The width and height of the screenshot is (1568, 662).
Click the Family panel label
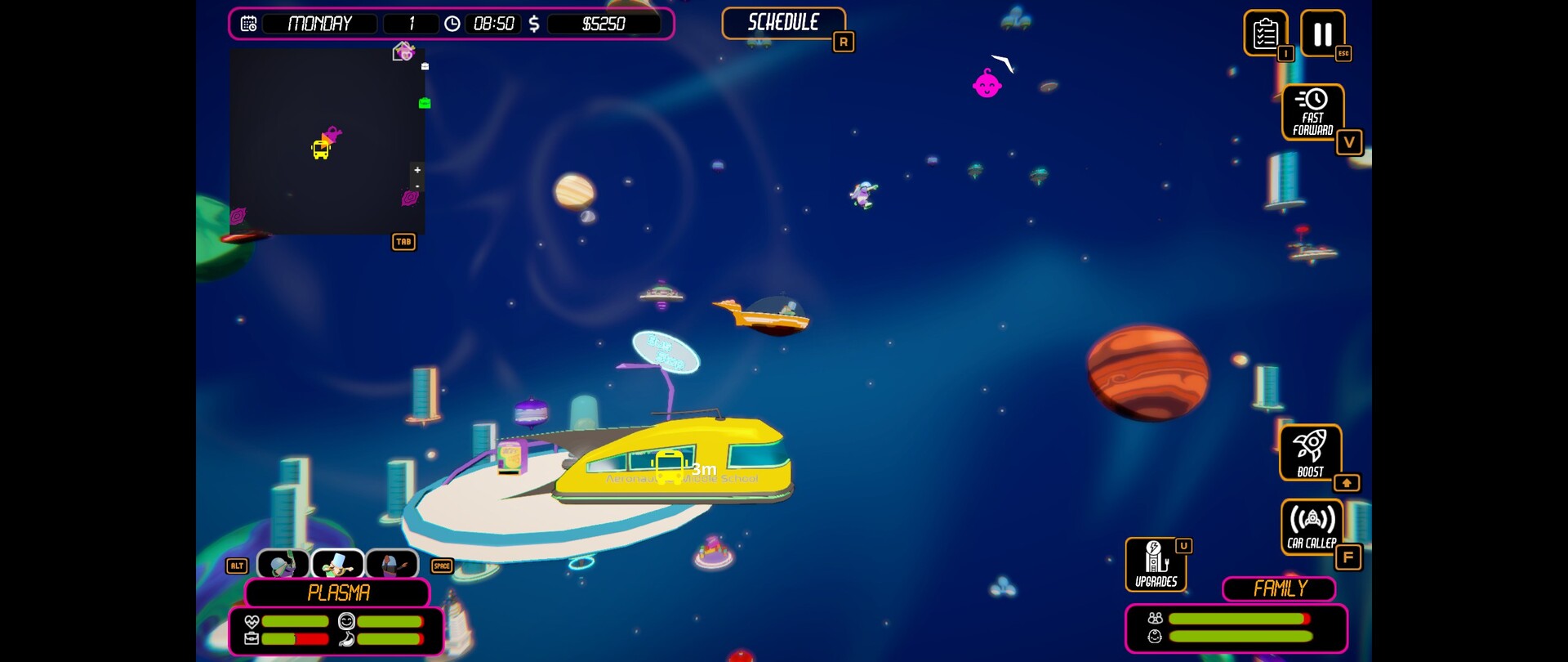point(1279,588)
